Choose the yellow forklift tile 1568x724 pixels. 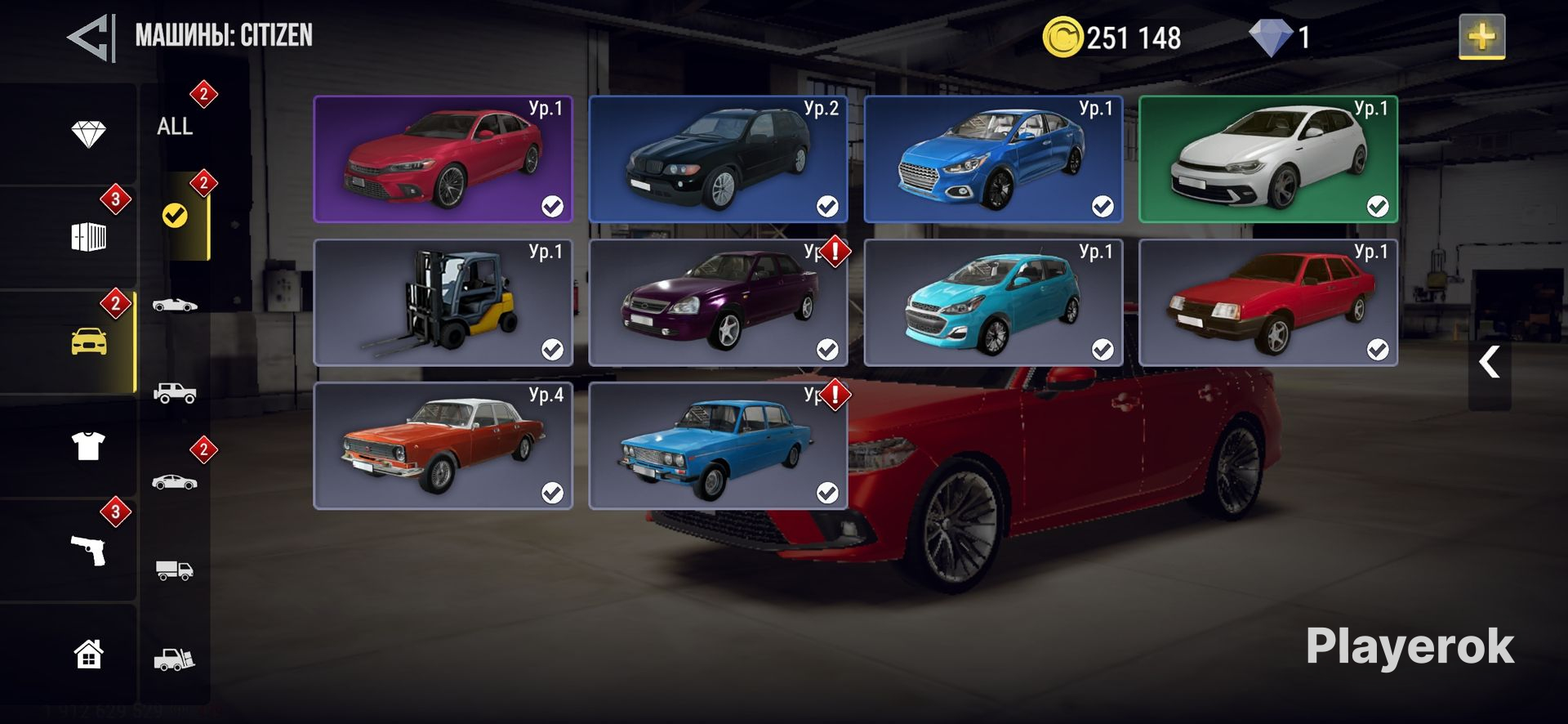pos(443,302)
